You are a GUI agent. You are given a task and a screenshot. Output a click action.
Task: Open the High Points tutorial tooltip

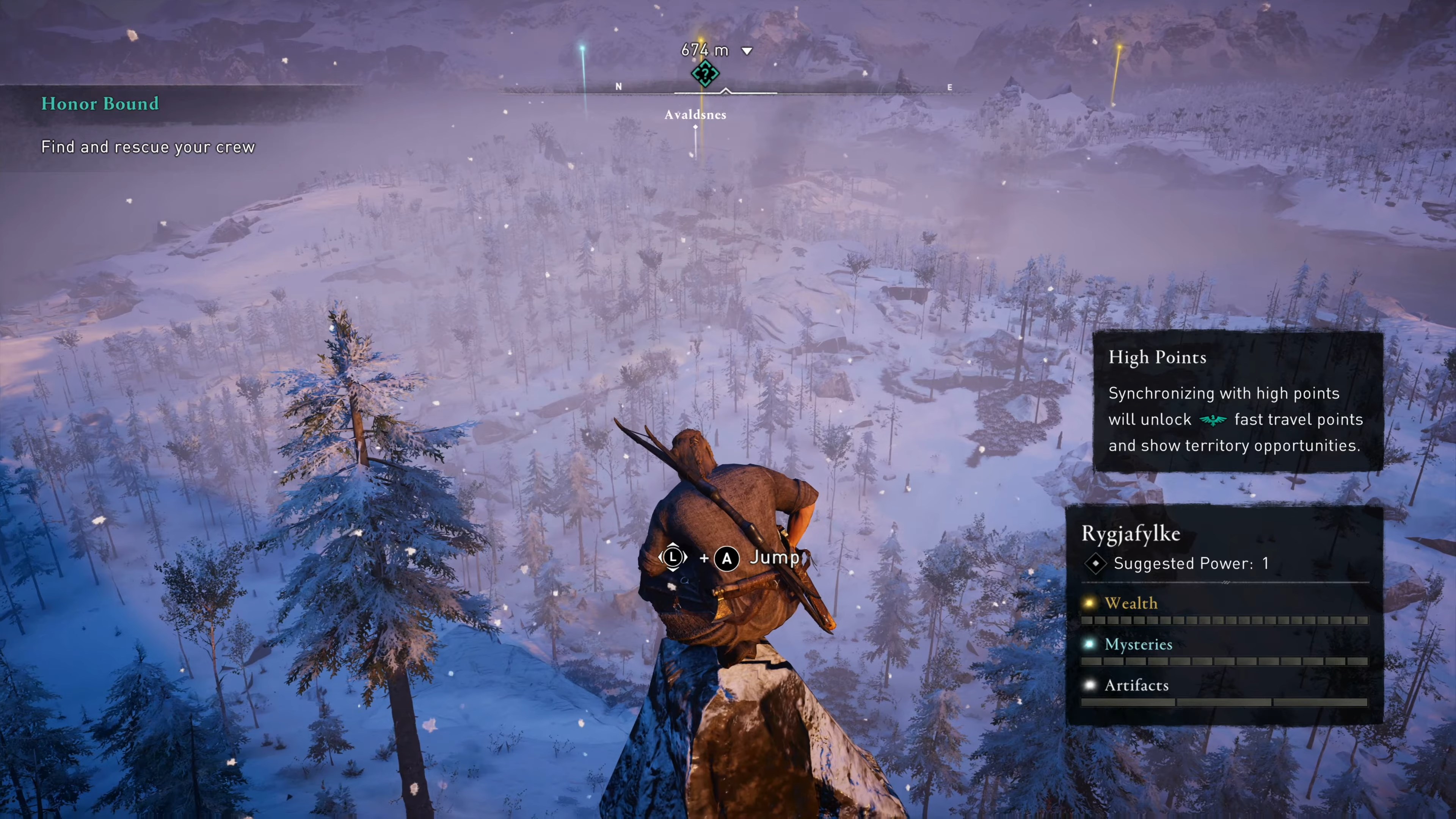(x=1237, y=401)
